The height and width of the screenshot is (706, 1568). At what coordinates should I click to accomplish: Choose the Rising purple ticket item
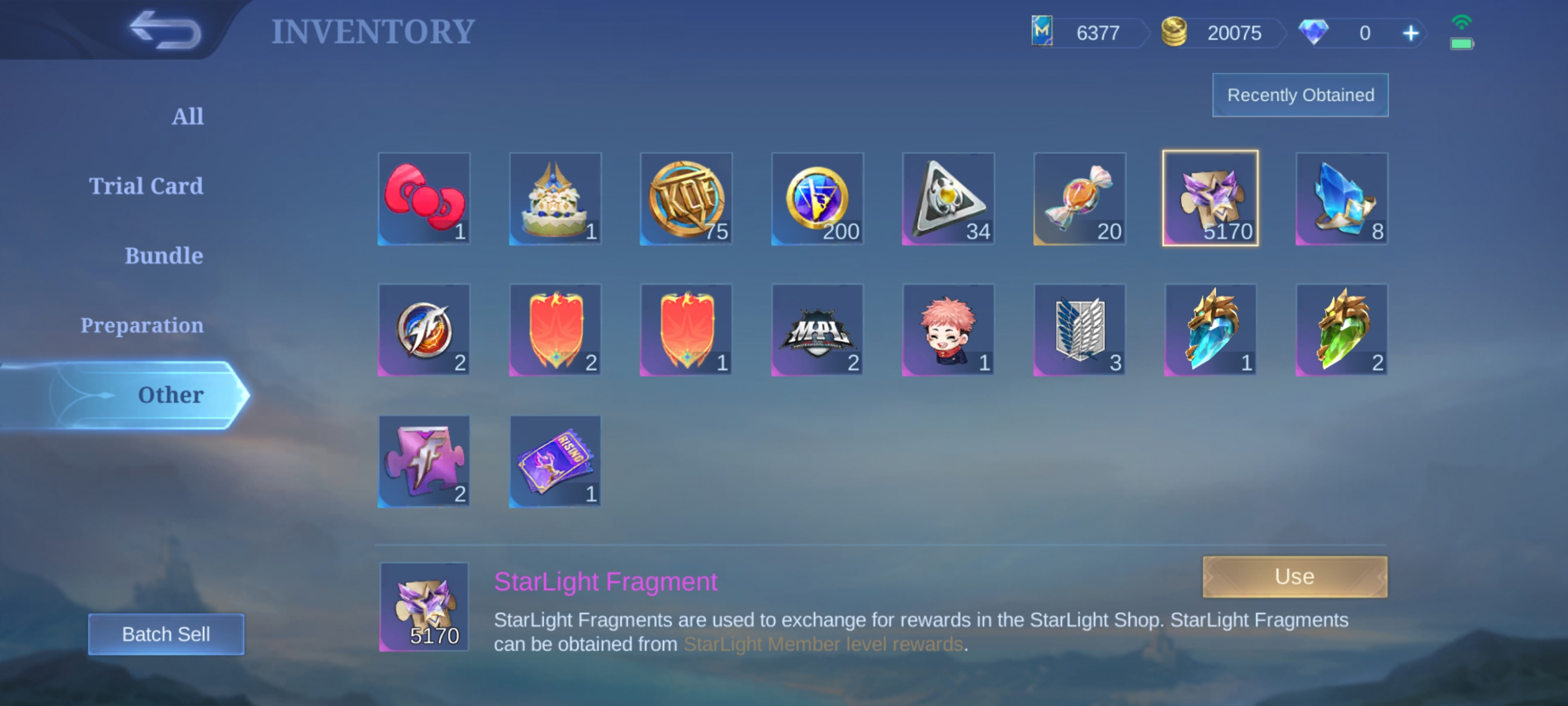[555, 461]
